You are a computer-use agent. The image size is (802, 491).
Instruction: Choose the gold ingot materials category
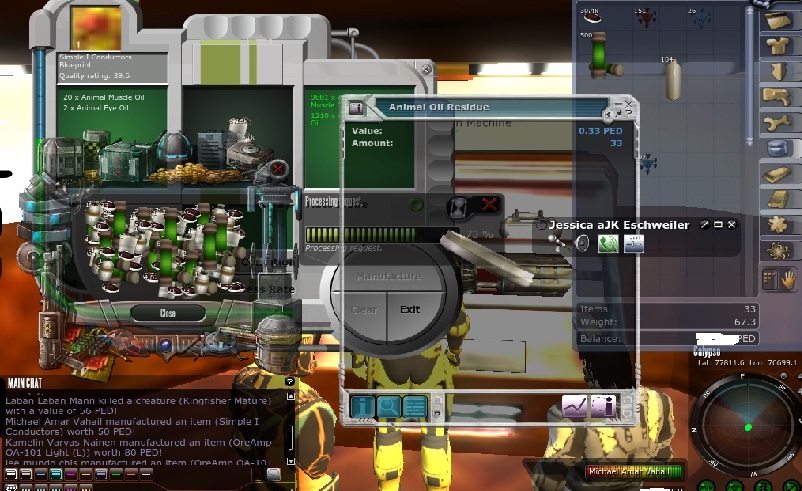tap(780, 173)
